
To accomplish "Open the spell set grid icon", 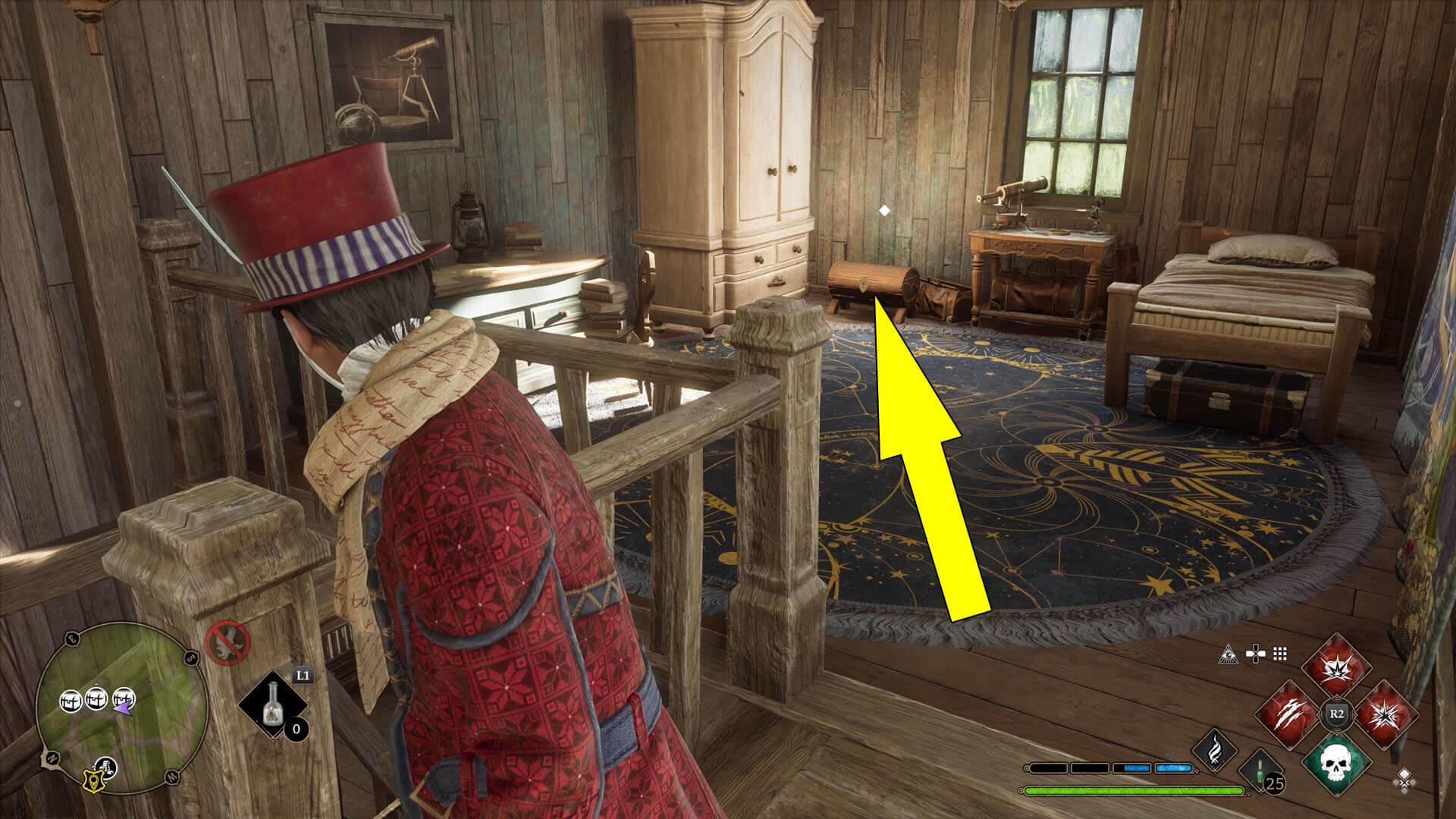I will [1279, 654].
